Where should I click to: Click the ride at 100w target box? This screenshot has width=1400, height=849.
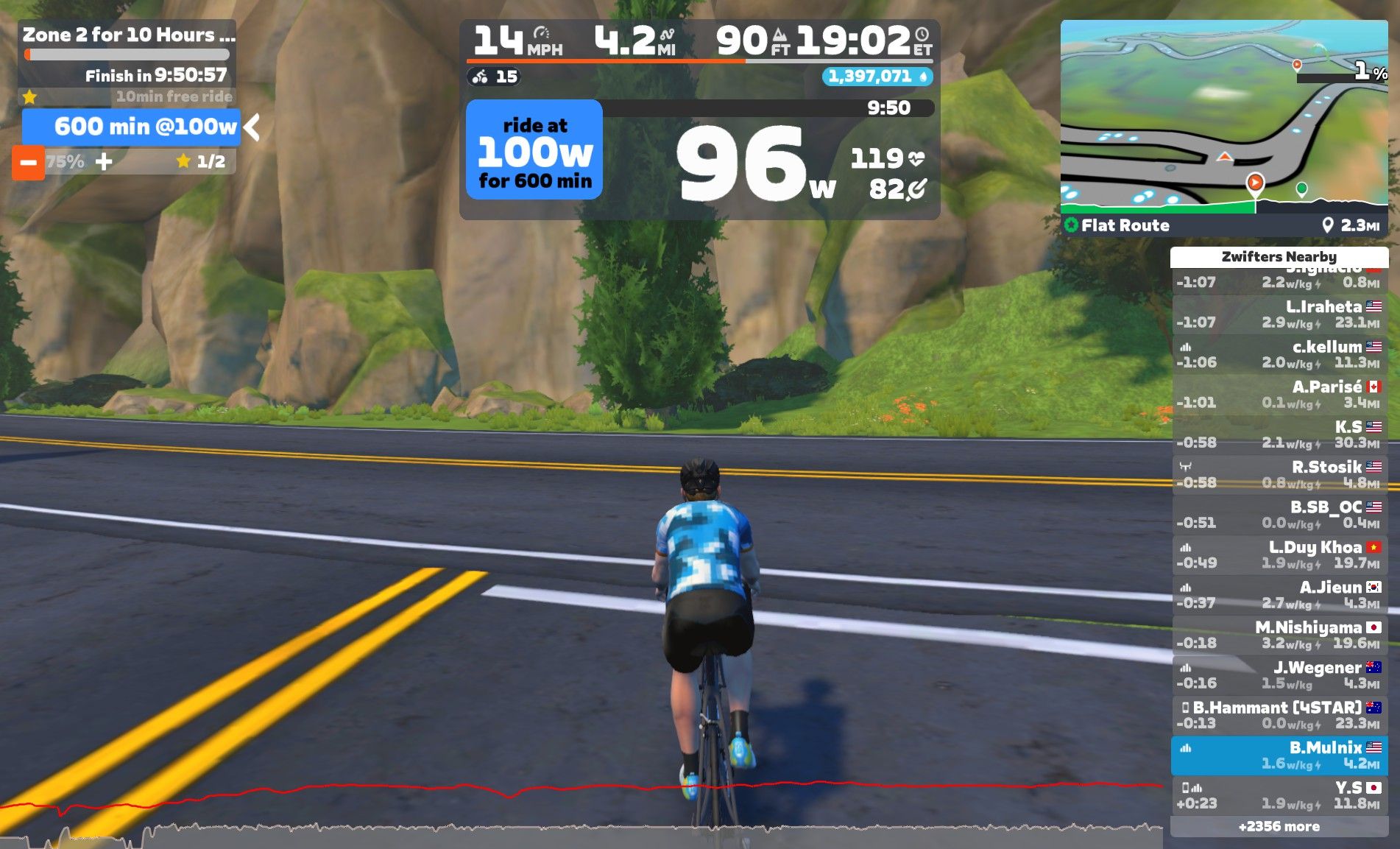pos(534,150)
